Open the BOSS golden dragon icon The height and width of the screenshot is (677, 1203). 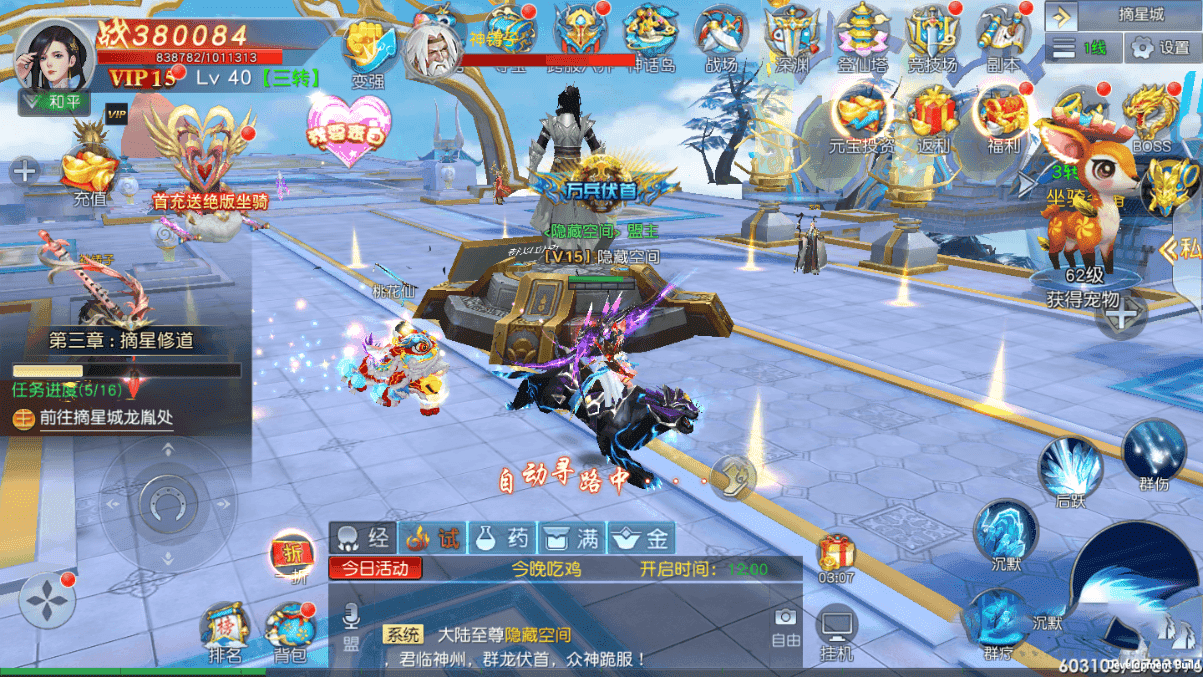[1151, 116]
